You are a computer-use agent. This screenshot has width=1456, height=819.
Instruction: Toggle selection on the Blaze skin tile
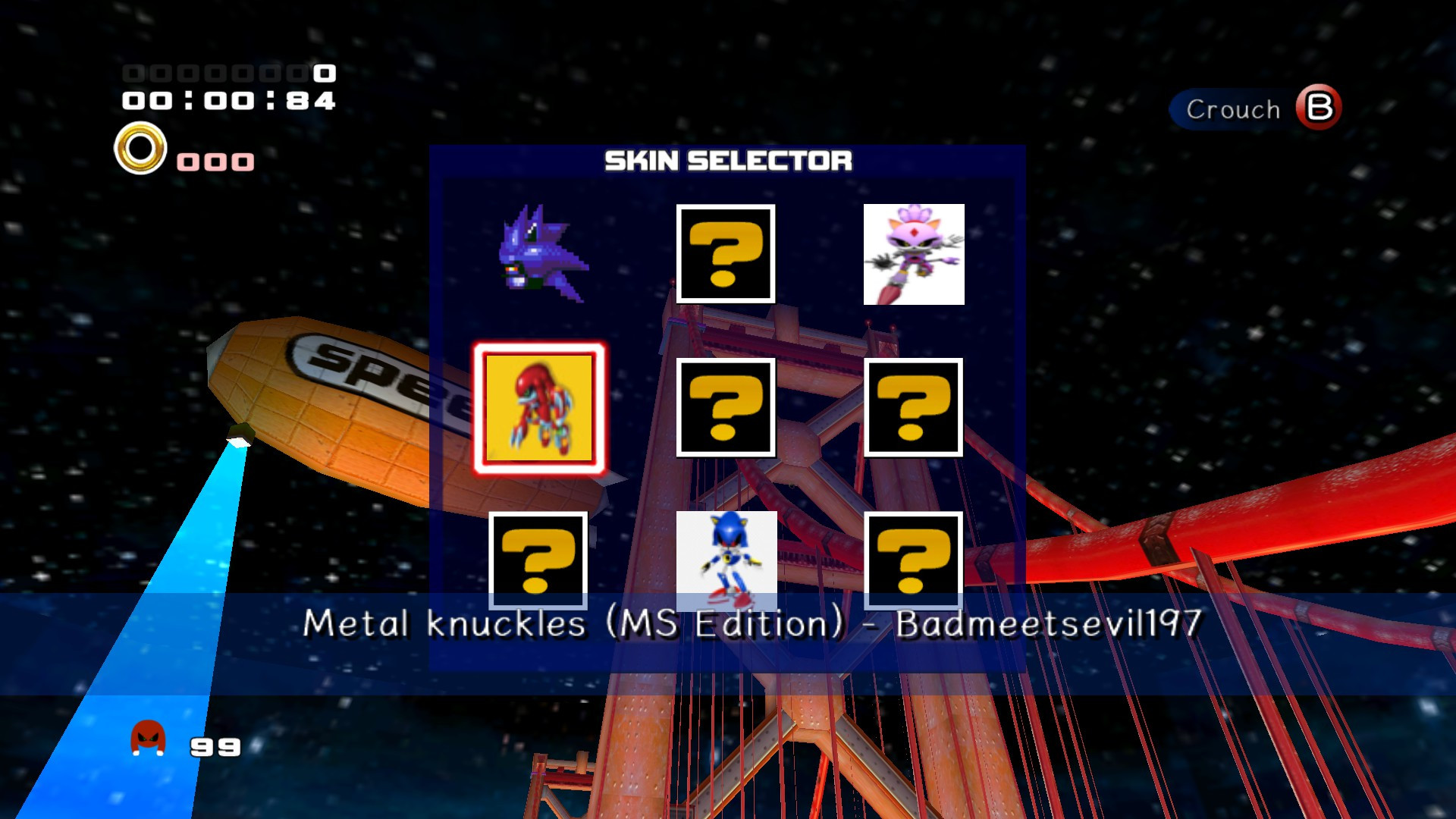[914, 254]
